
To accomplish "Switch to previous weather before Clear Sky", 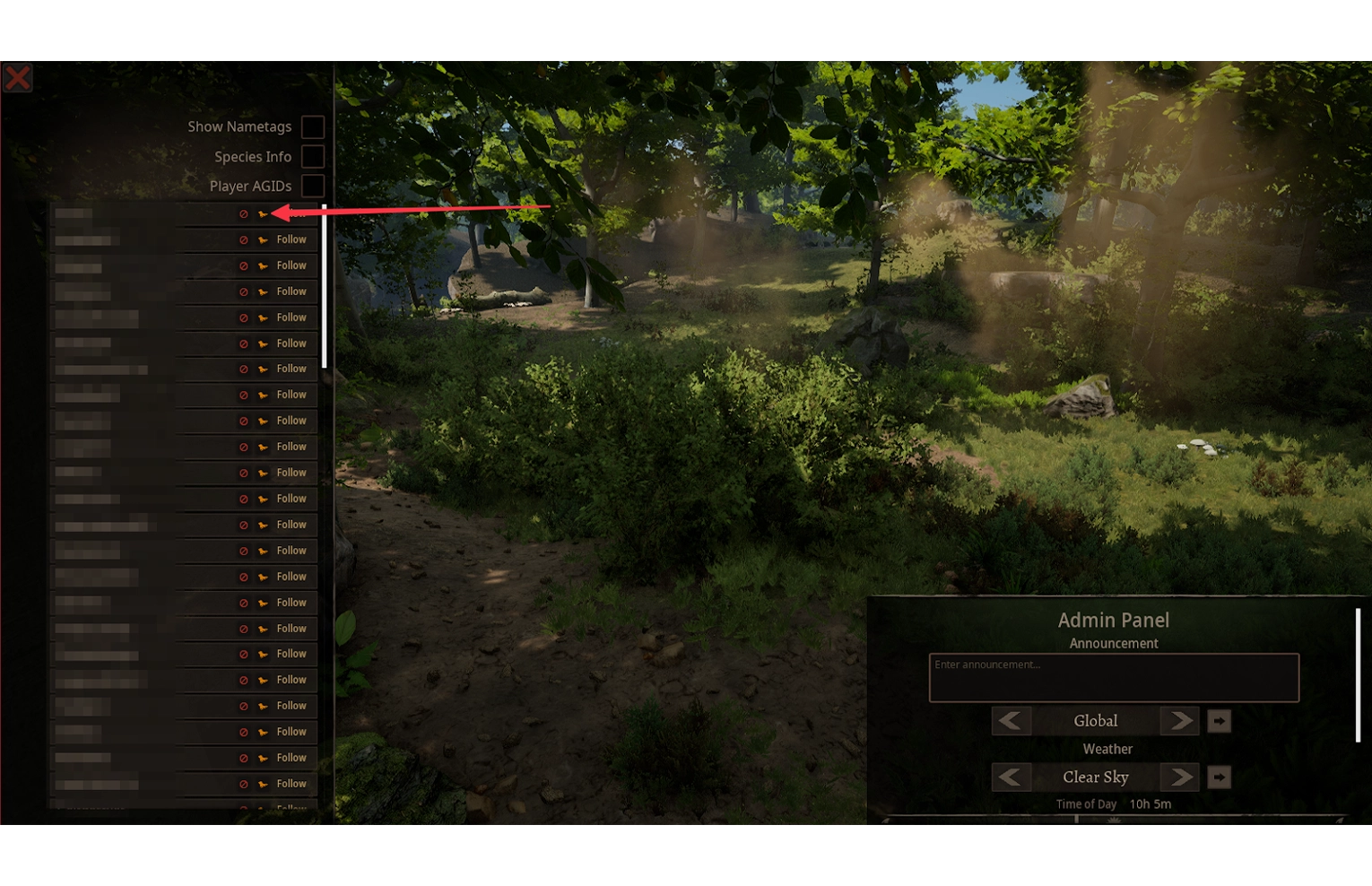I will tap(1011, 777).
